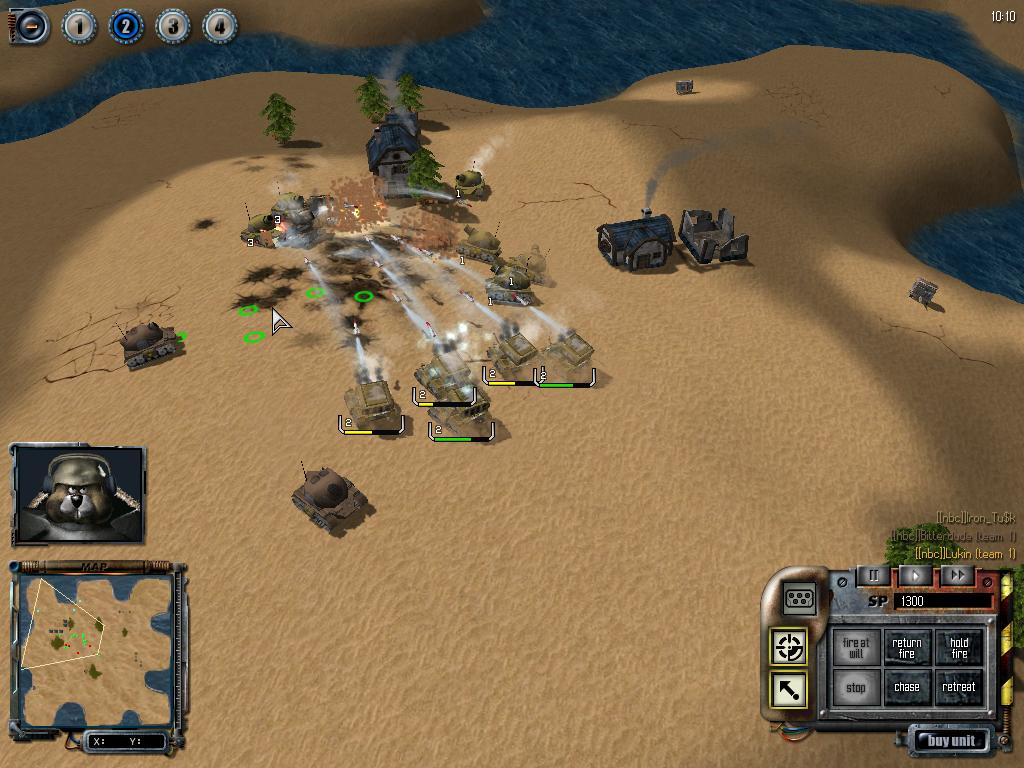Order selected units to retreat

959,688
